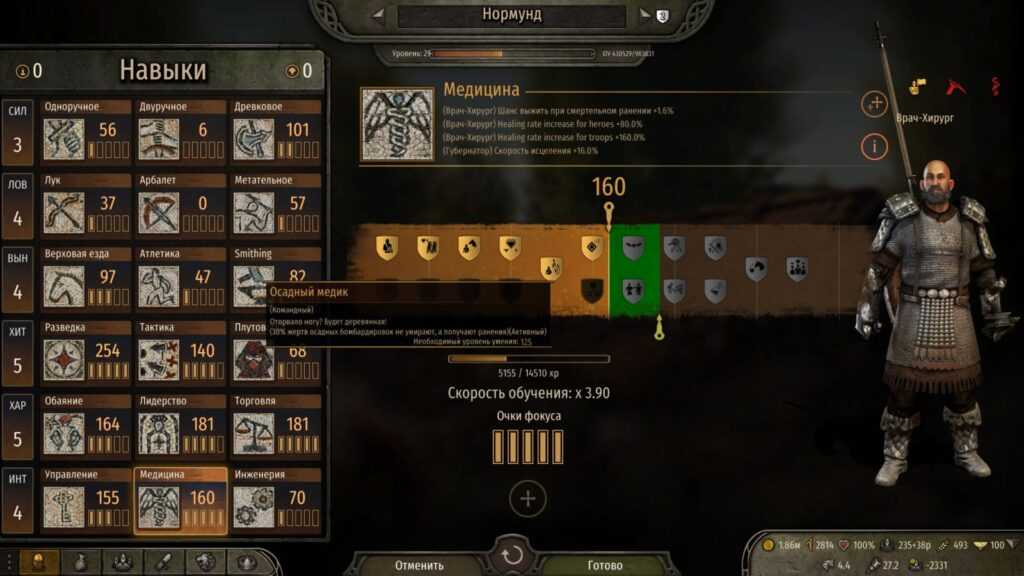Image resolution: width=1024 pixels, height=576 pixels.
Task: Open the Верховая езда skill
Action: (86, 278)
